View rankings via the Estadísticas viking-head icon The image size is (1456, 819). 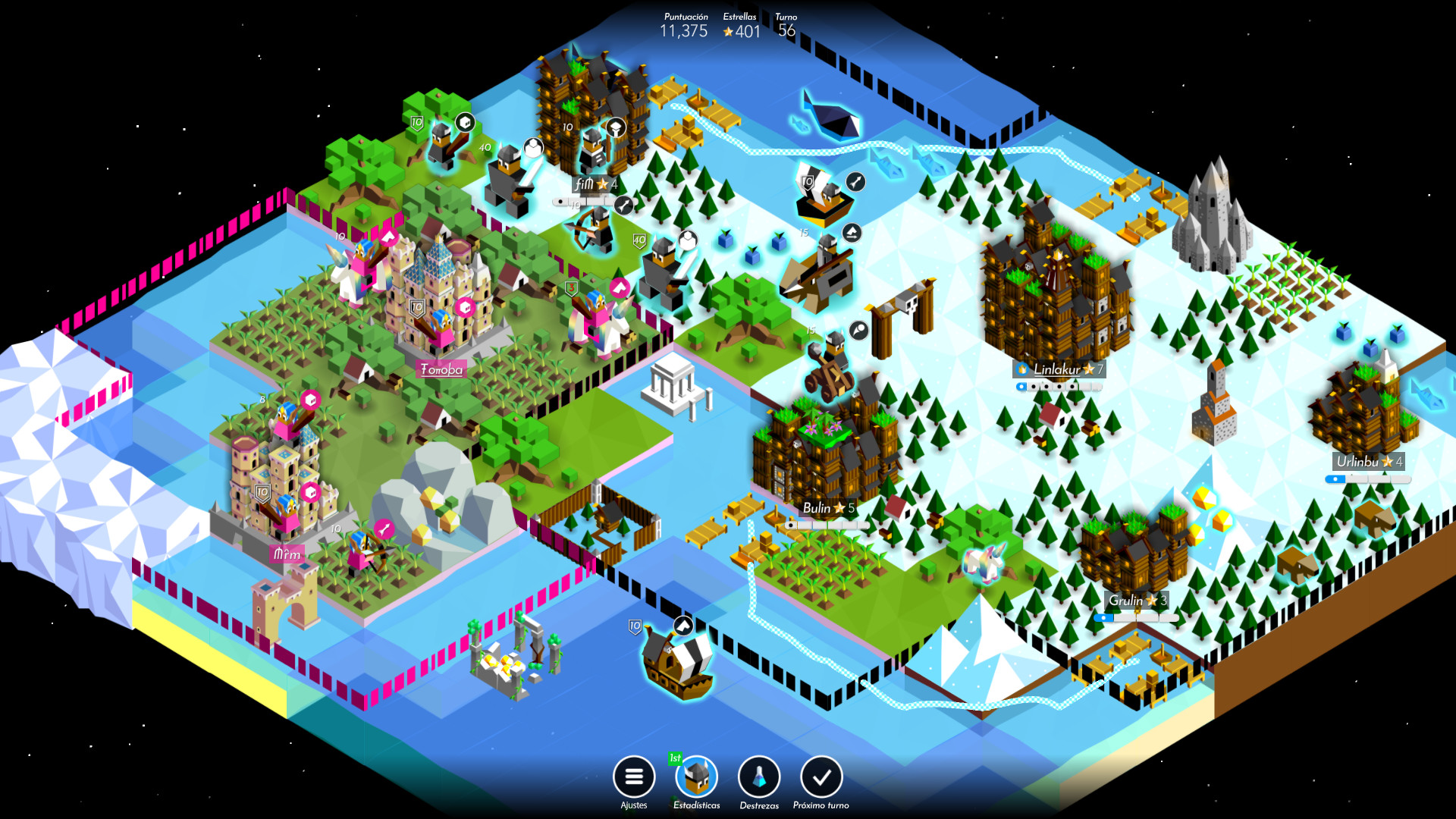point(695,778)
